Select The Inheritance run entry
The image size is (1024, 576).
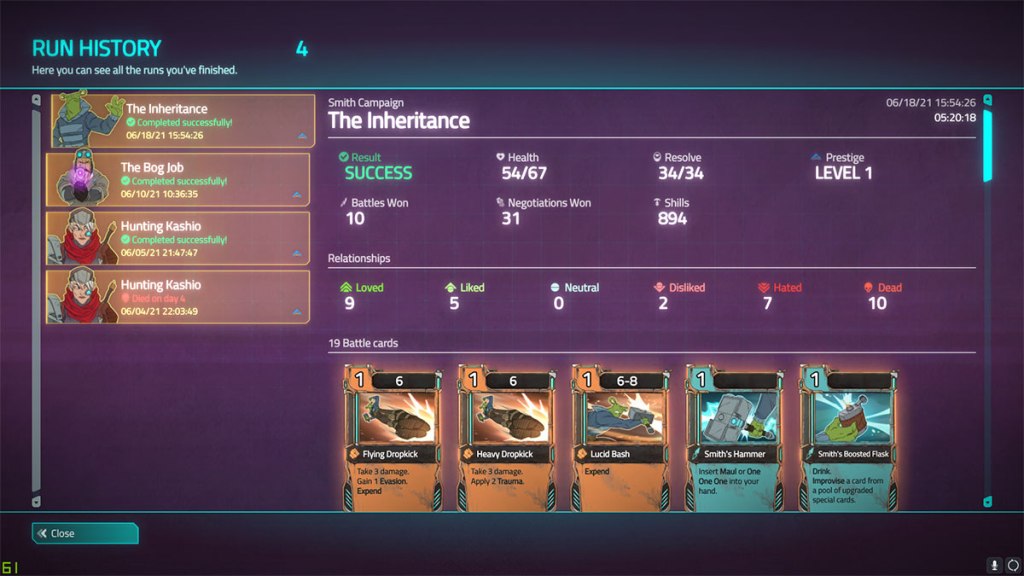[180, 121]
